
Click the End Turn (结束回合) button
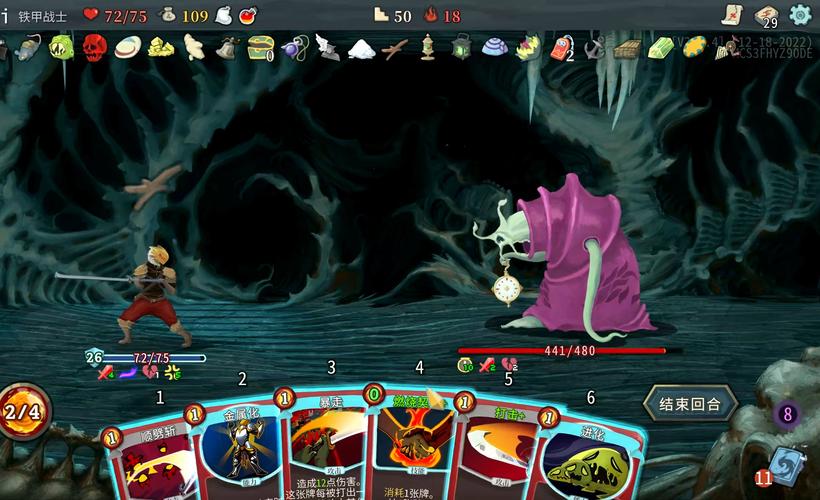click(x=690, y=404)
